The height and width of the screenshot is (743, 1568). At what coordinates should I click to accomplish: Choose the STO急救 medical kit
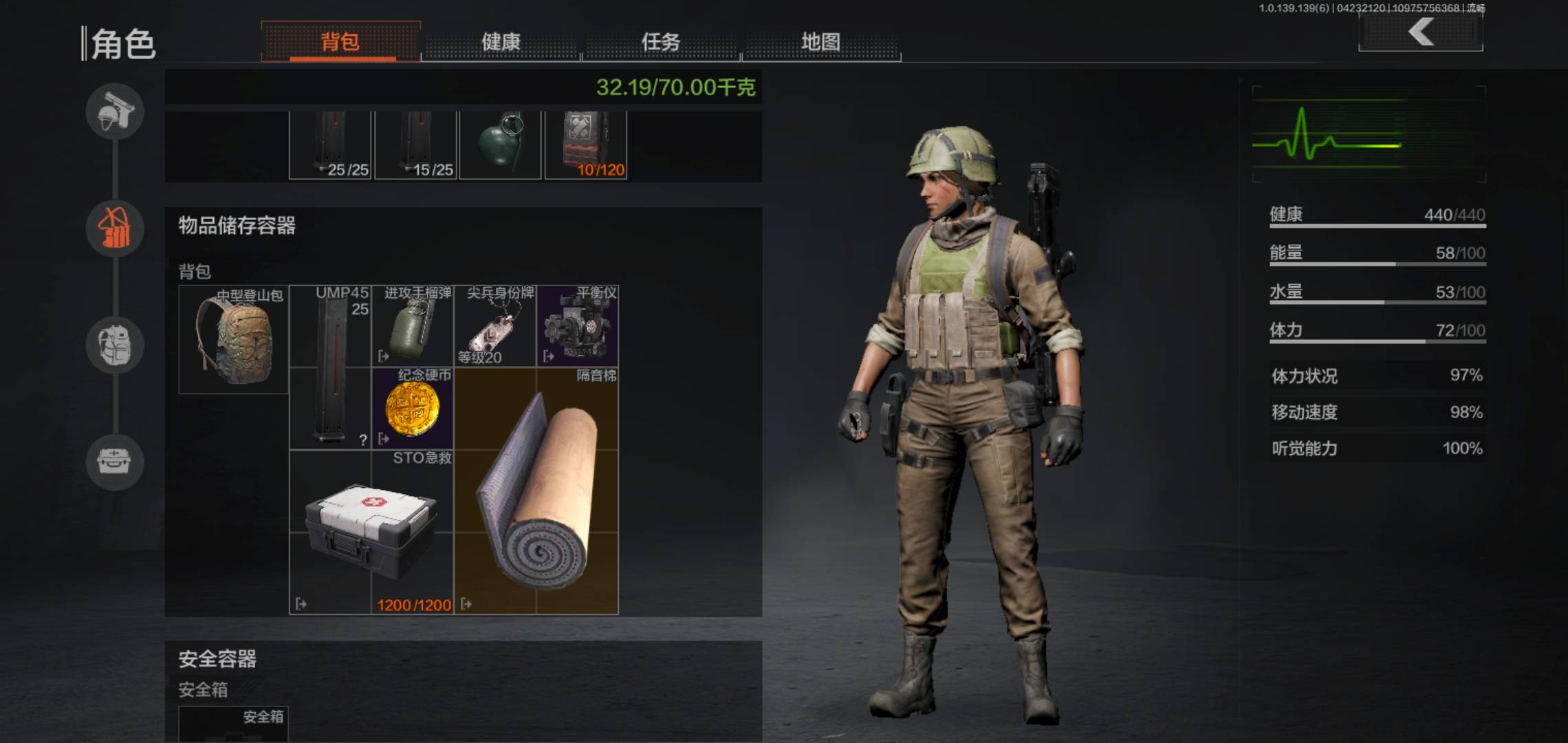coord(371,531)
